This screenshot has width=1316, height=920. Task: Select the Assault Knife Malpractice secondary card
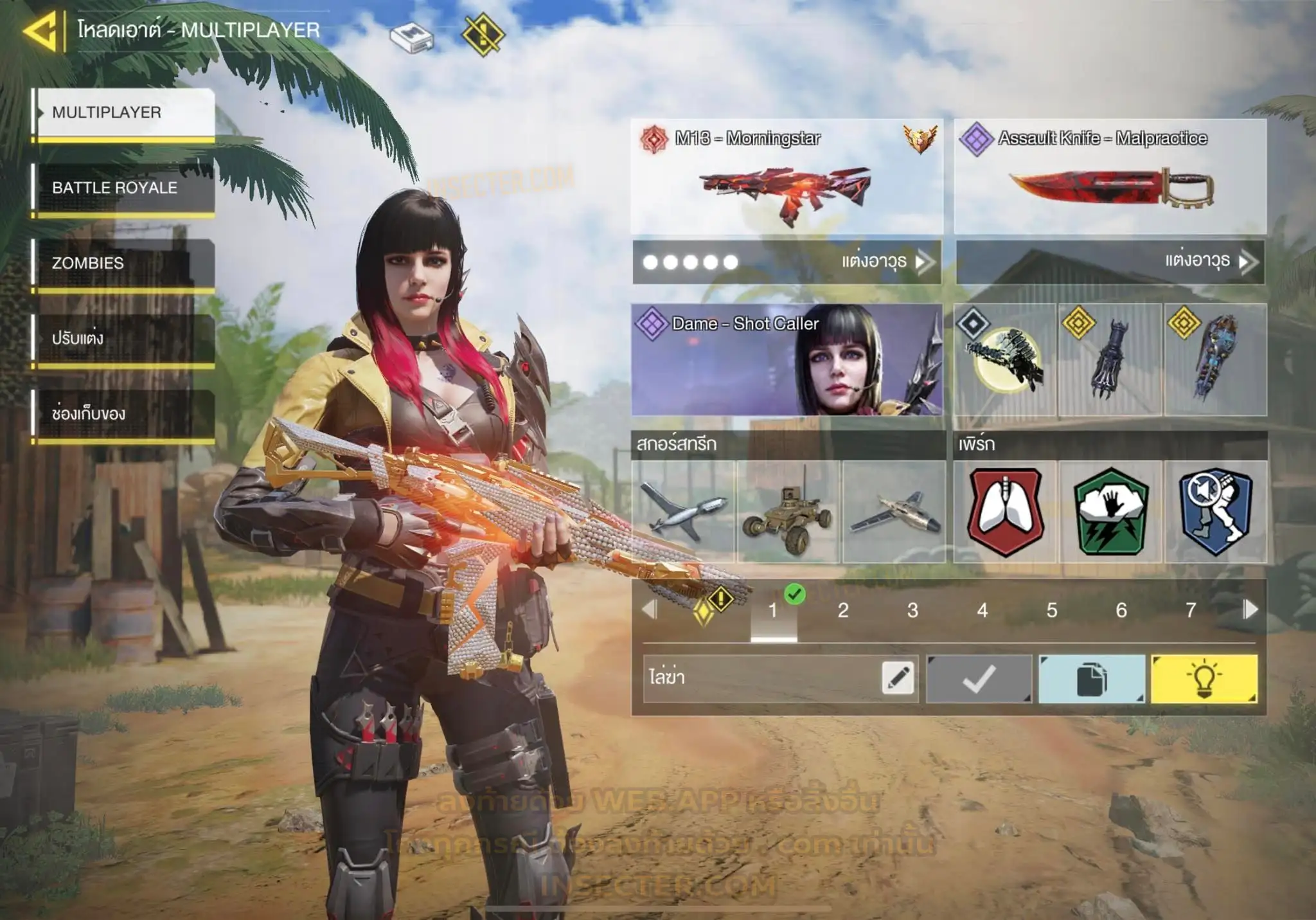pyautogui.click(x=1110, y=177)
